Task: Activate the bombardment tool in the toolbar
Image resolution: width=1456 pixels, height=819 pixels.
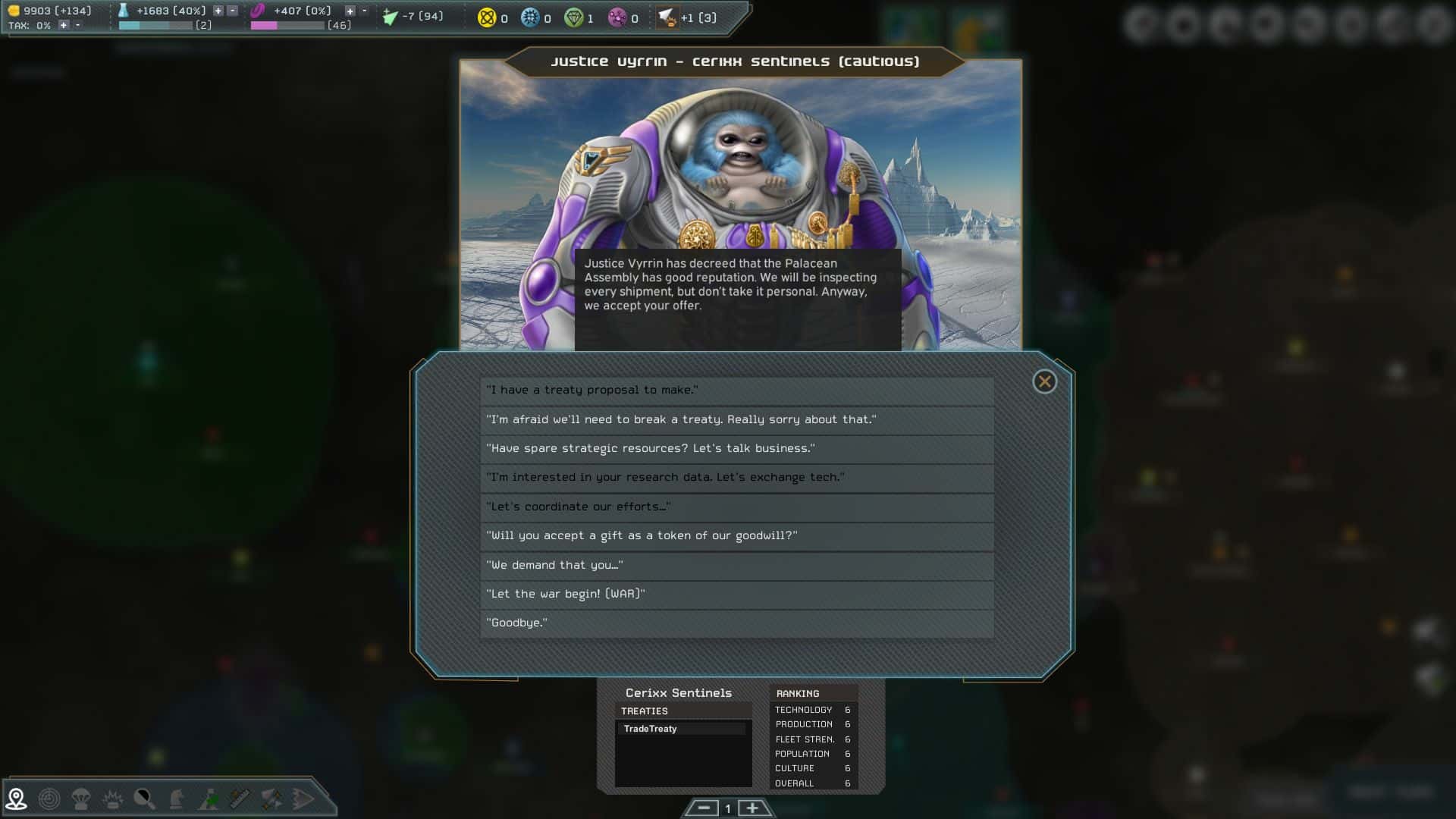Action: 112,798
